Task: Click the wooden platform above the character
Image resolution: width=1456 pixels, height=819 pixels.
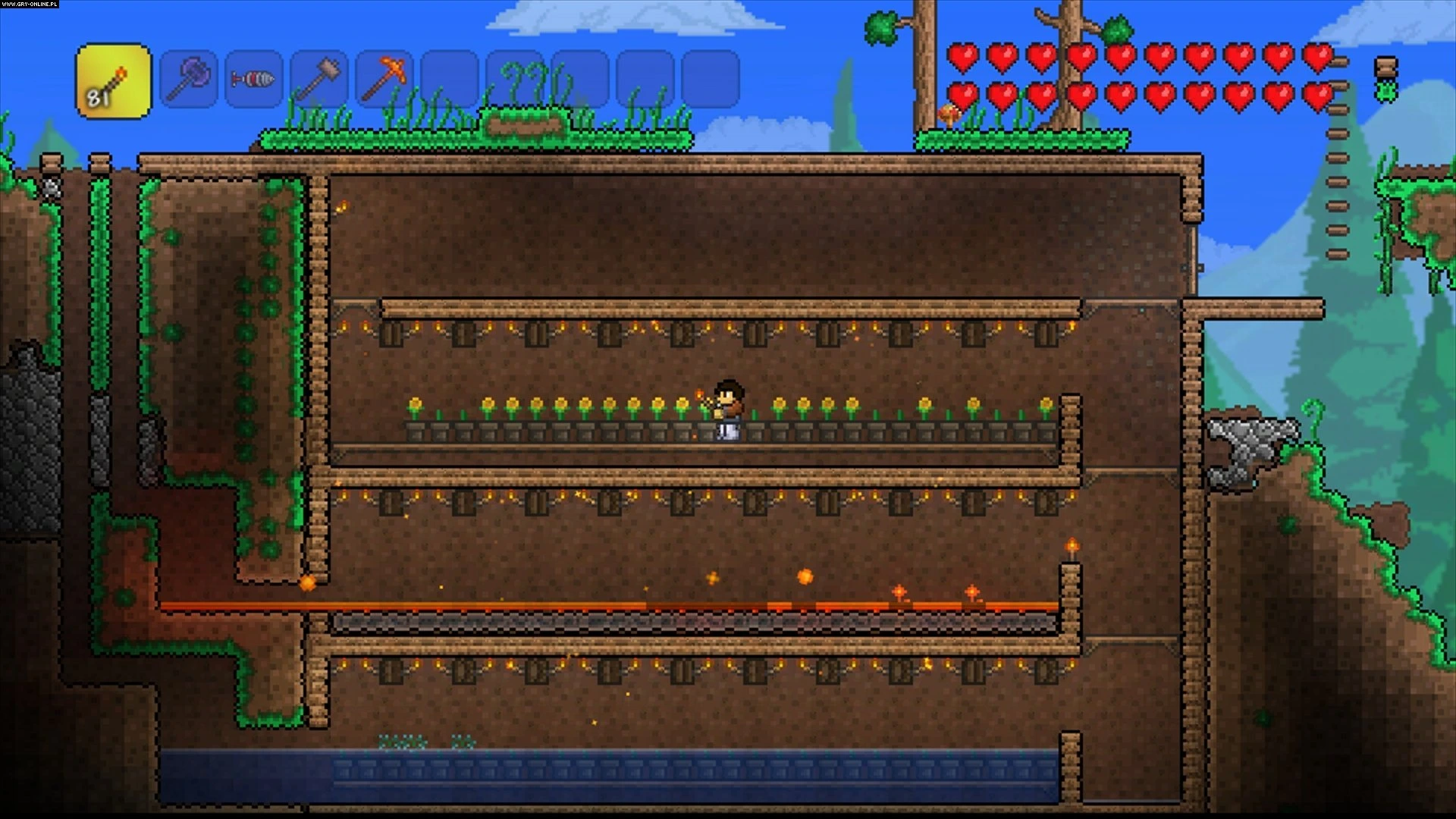Action: pyautogui.click(x=728, y=303)
